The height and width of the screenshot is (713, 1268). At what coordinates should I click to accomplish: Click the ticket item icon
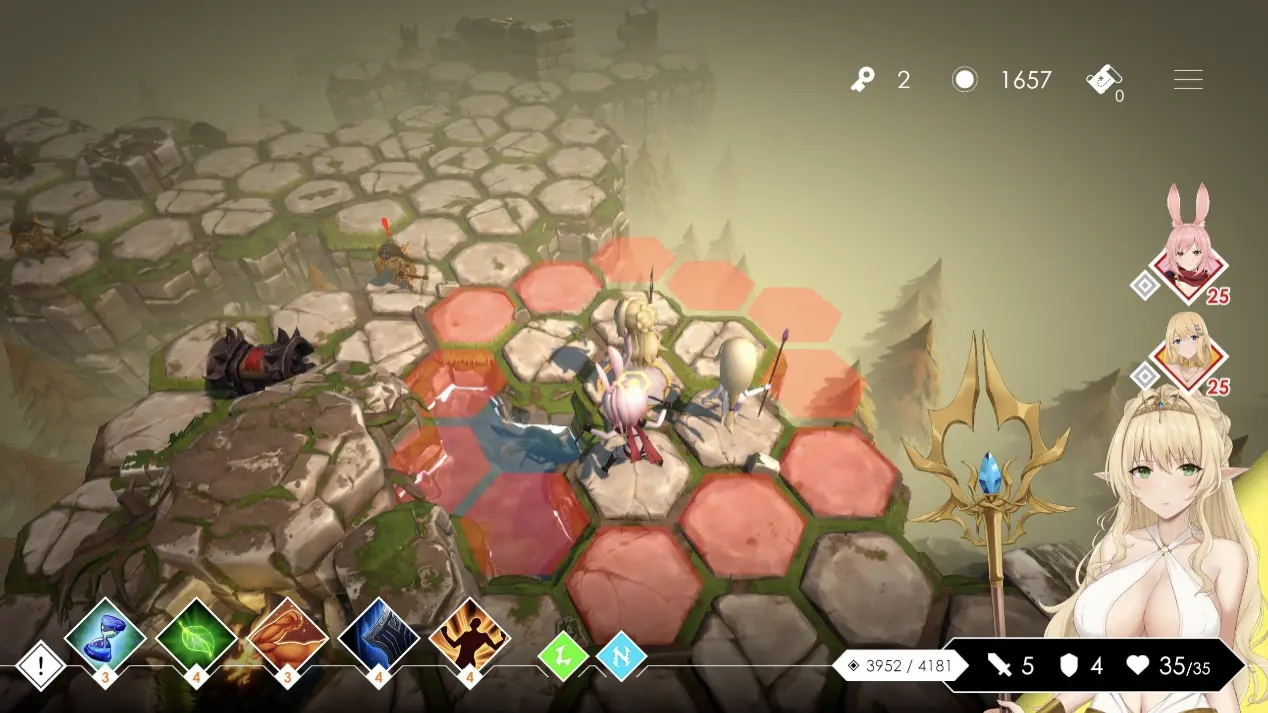click(1104, 80)
